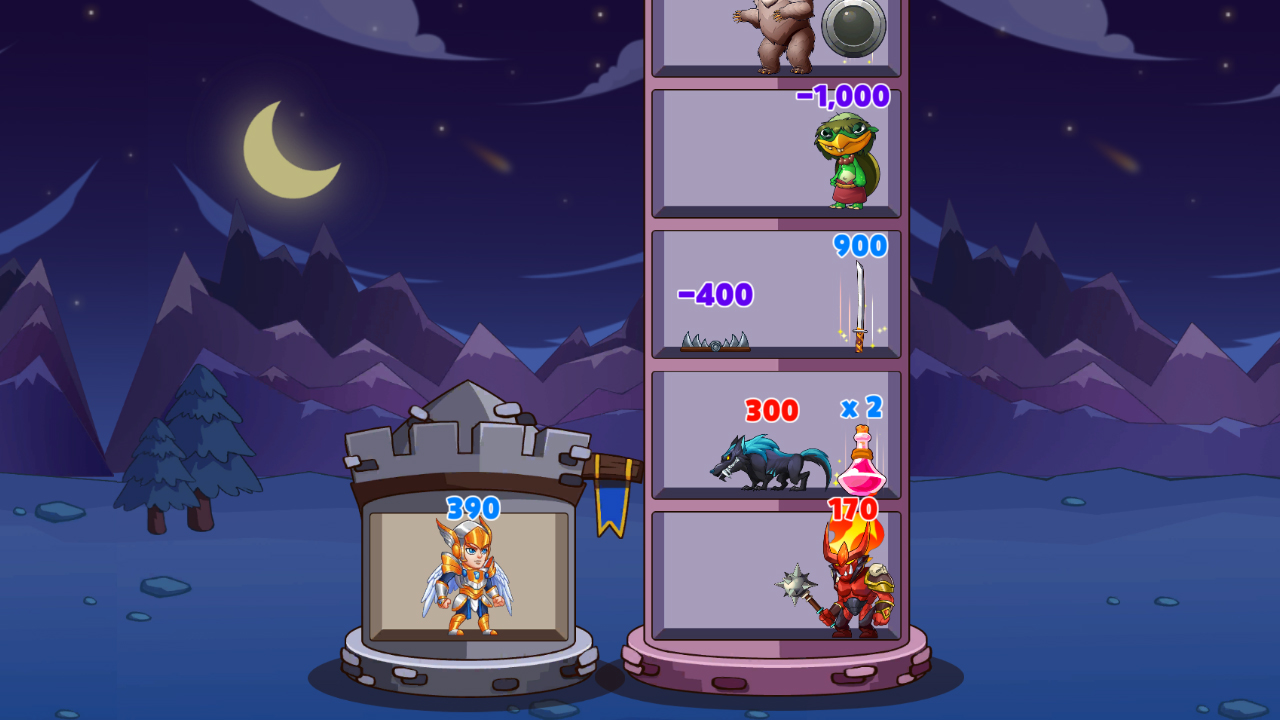
Task: Select the dark wolf enemy worth 300
Action: pos(775,465)
